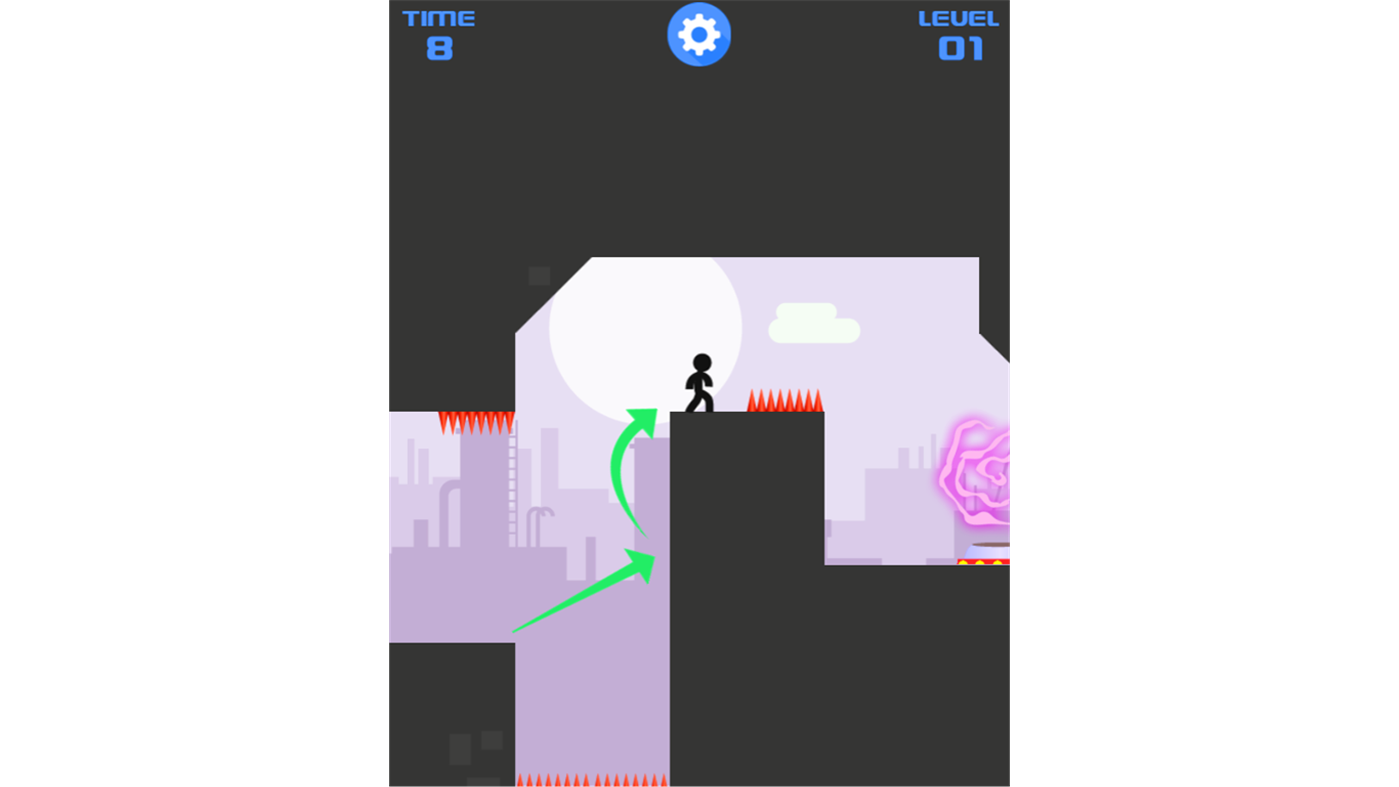Open the settings gear icon
This screenshot has width=1399, height=787.
(699, 33)
